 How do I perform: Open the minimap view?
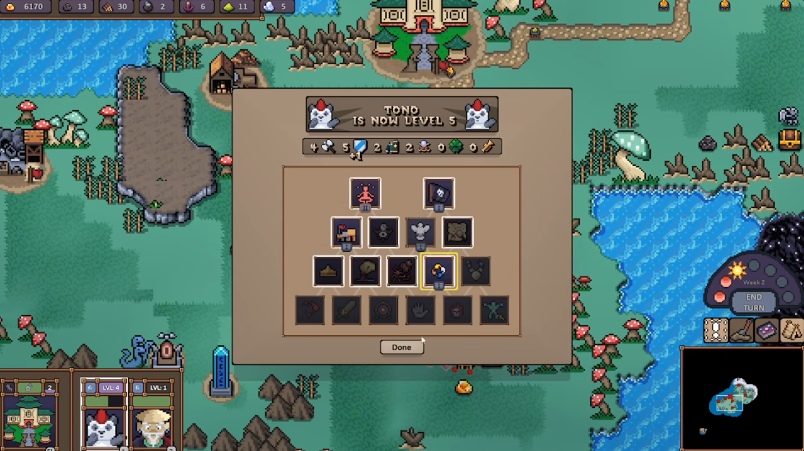[x=741, y=397]
